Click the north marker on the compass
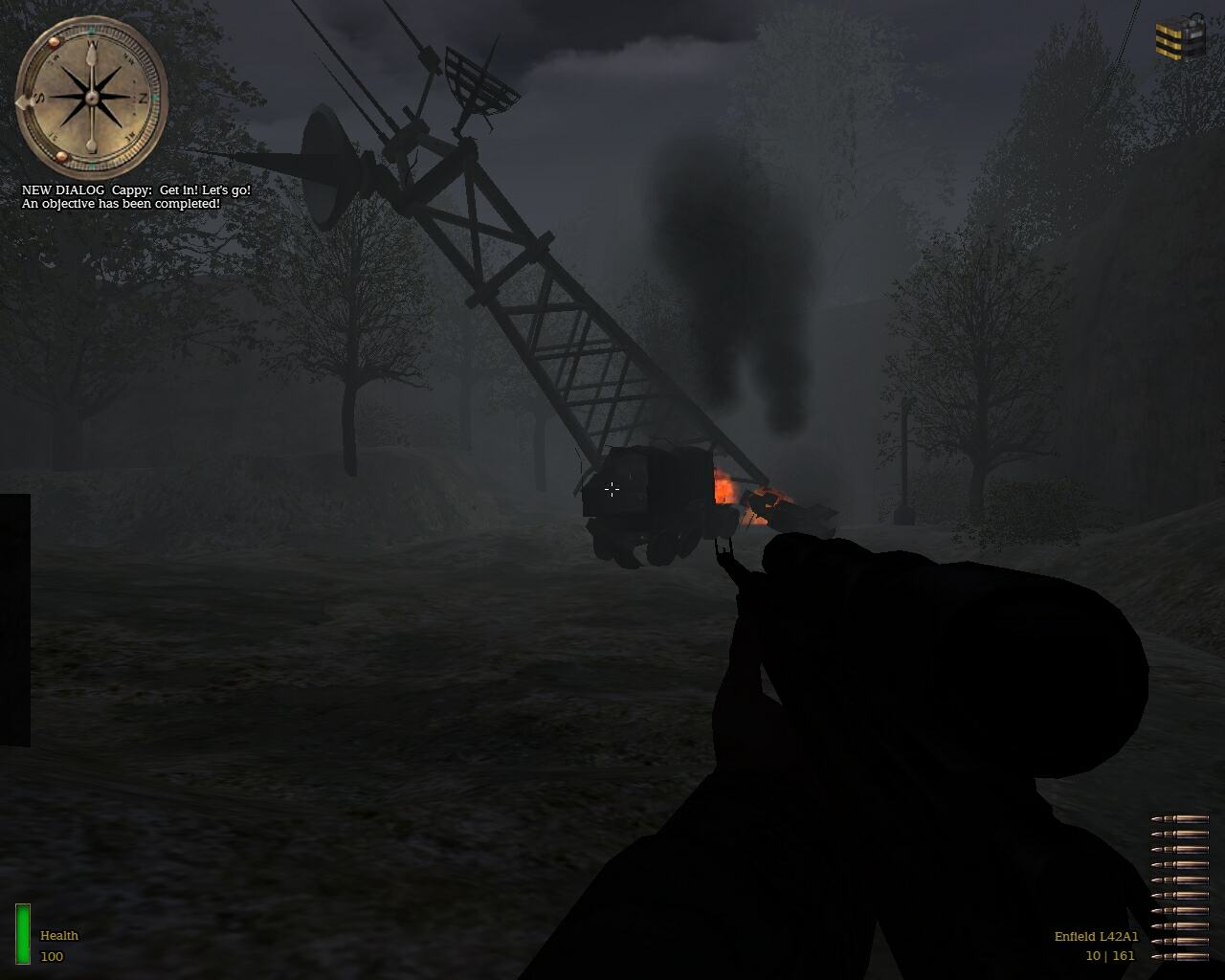 (x=144, y=99)
